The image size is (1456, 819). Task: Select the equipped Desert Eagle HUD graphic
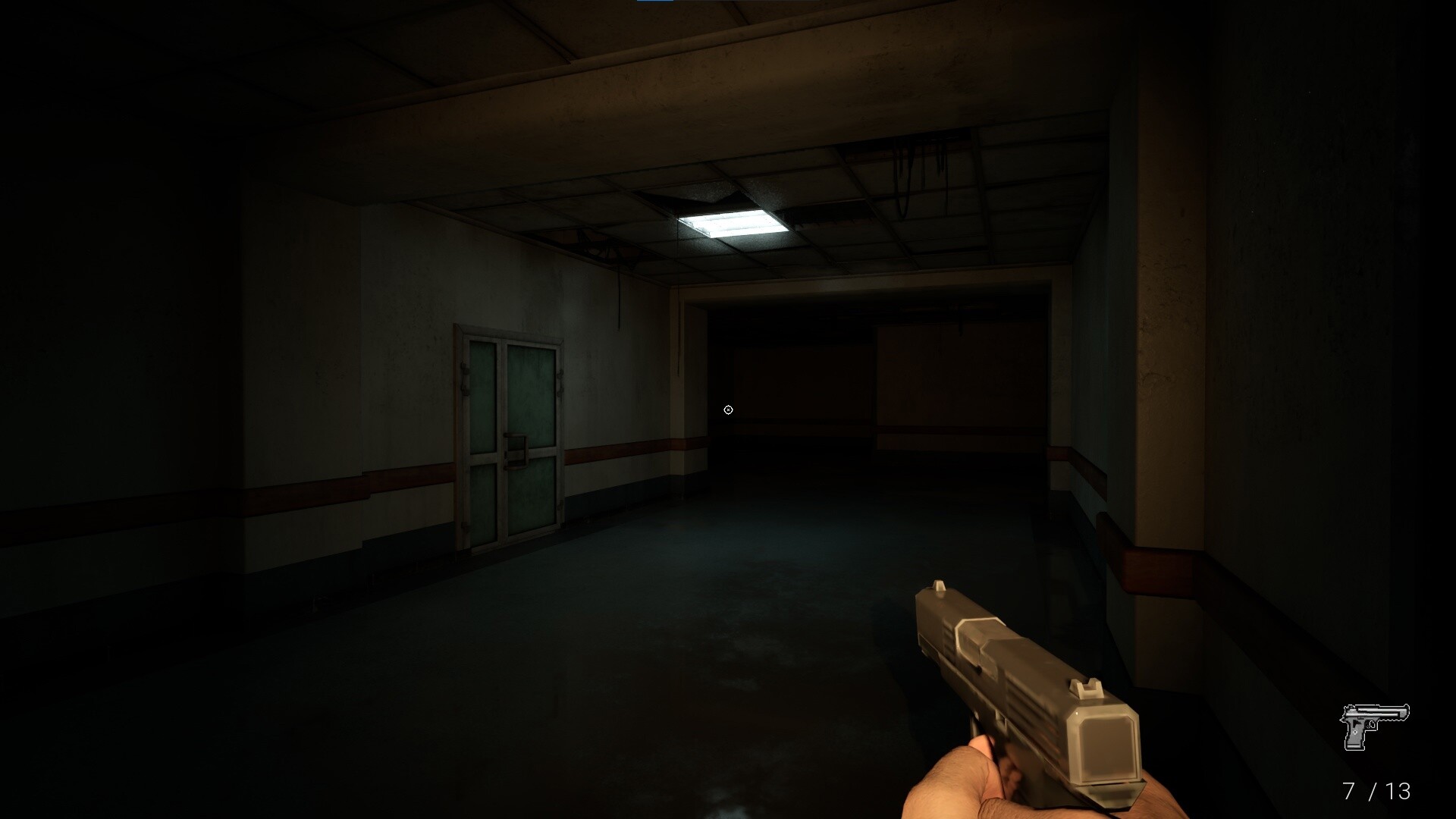click(x=1373, y=726)
